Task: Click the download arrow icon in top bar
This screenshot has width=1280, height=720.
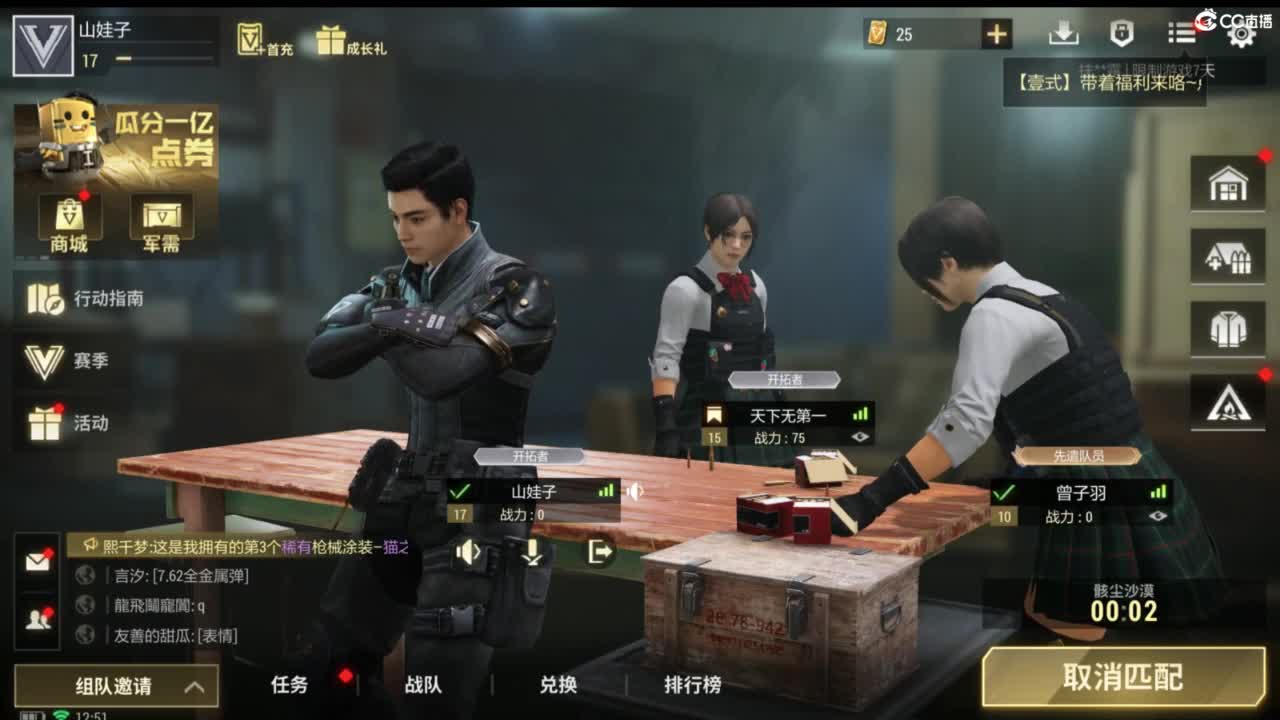Action: [1065, 33]
